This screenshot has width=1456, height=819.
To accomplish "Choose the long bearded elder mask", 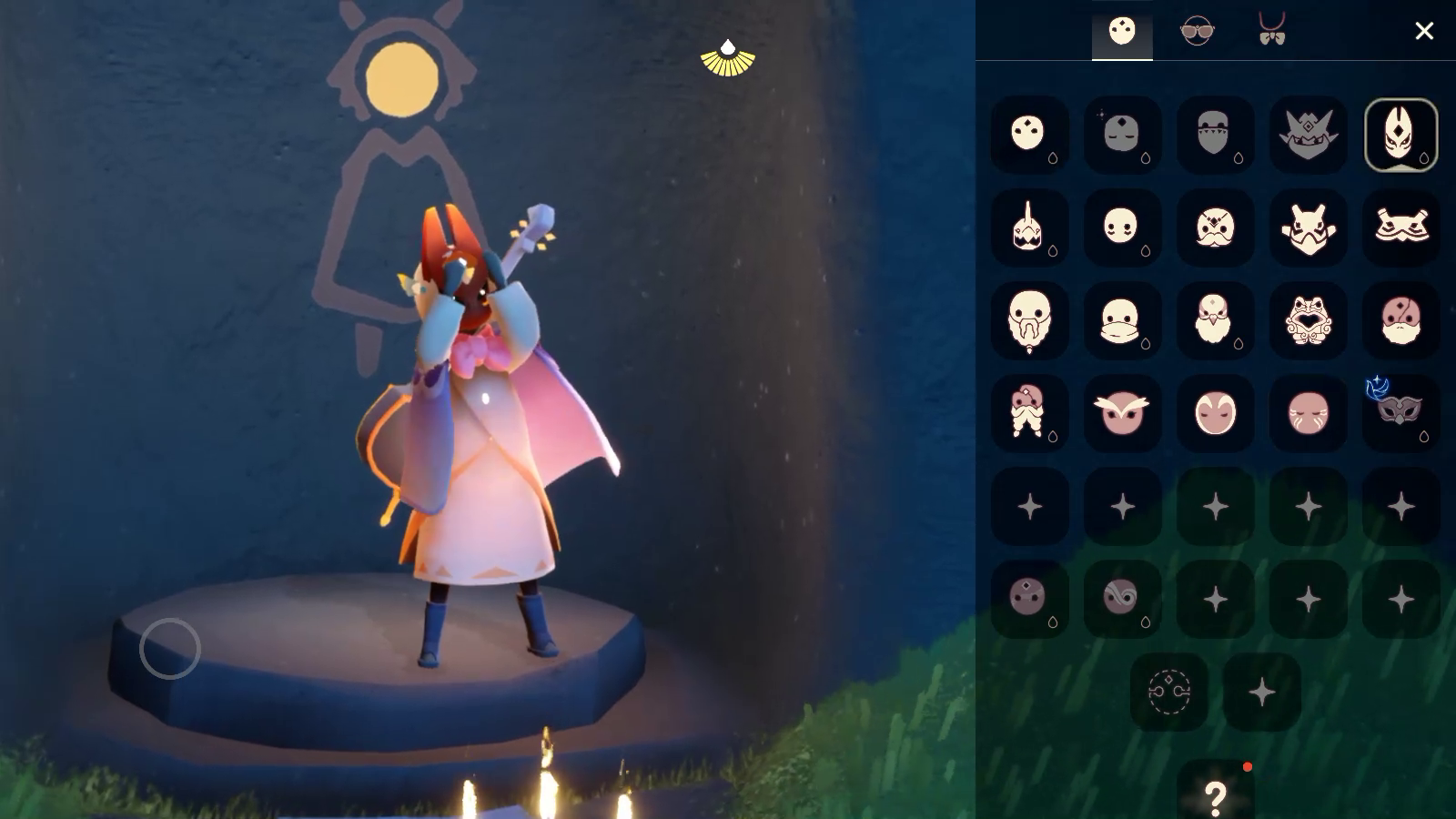I will (x=1029, y=320).
